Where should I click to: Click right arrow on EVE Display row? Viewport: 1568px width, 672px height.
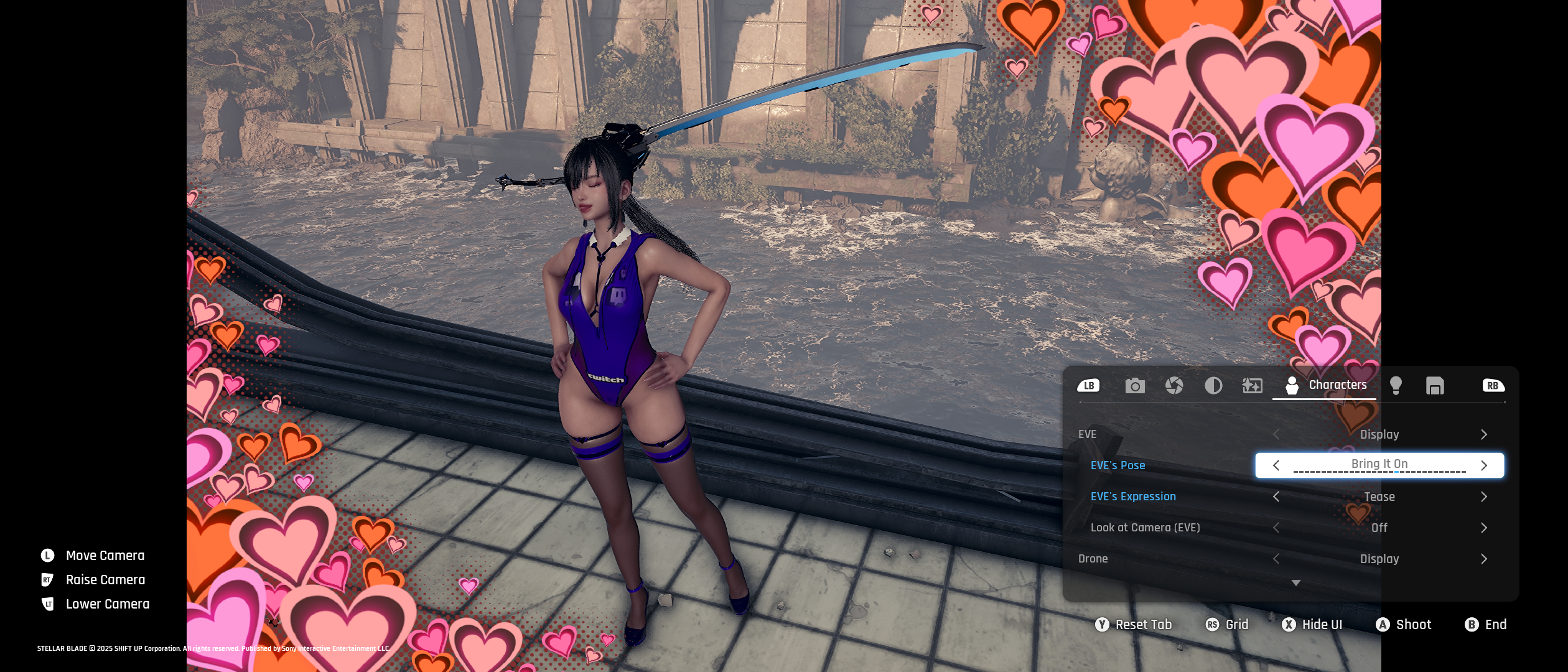tap(1484, 434)
